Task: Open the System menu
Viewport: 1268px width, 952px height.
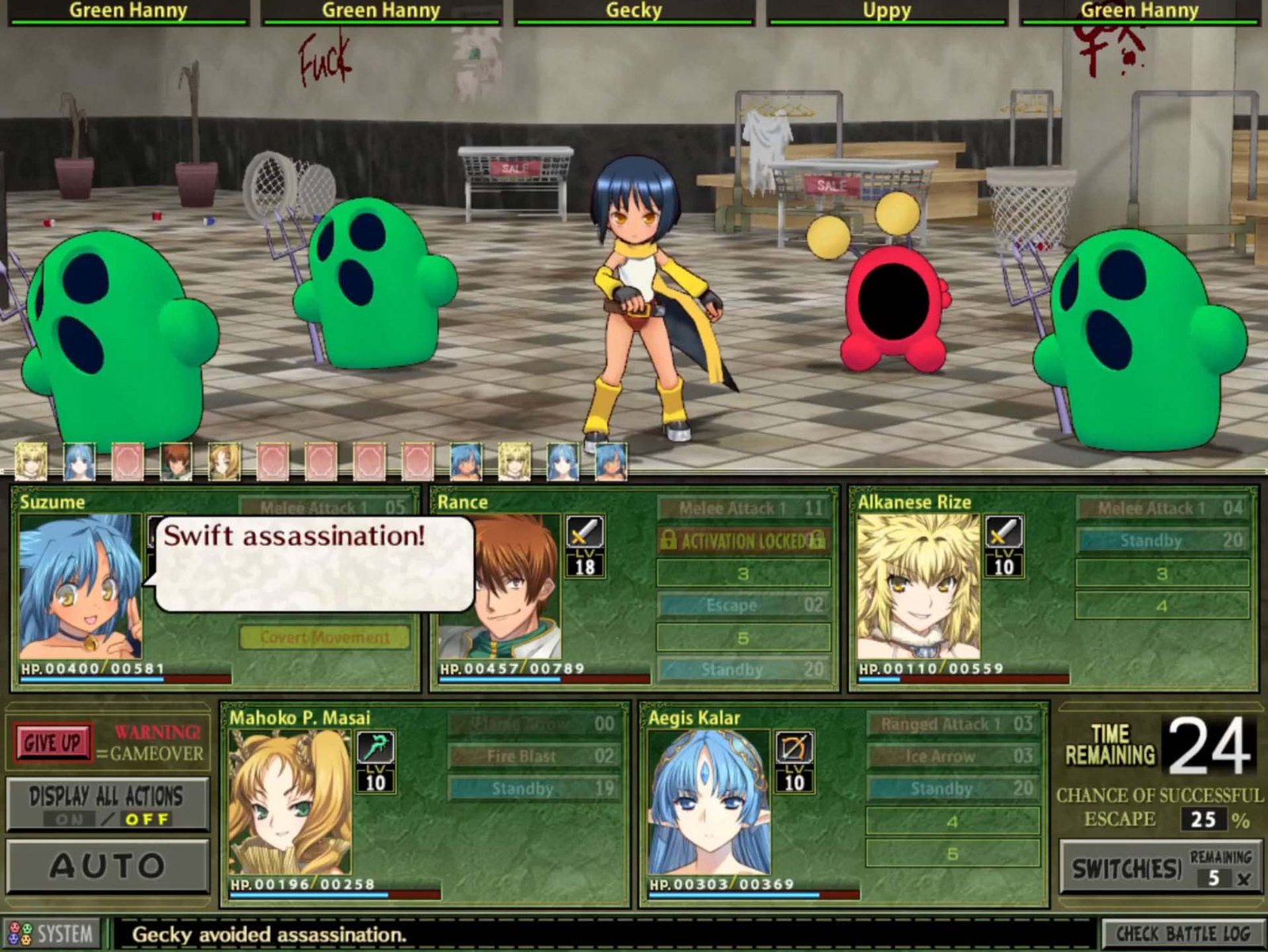Action: [x=52, y=934]
